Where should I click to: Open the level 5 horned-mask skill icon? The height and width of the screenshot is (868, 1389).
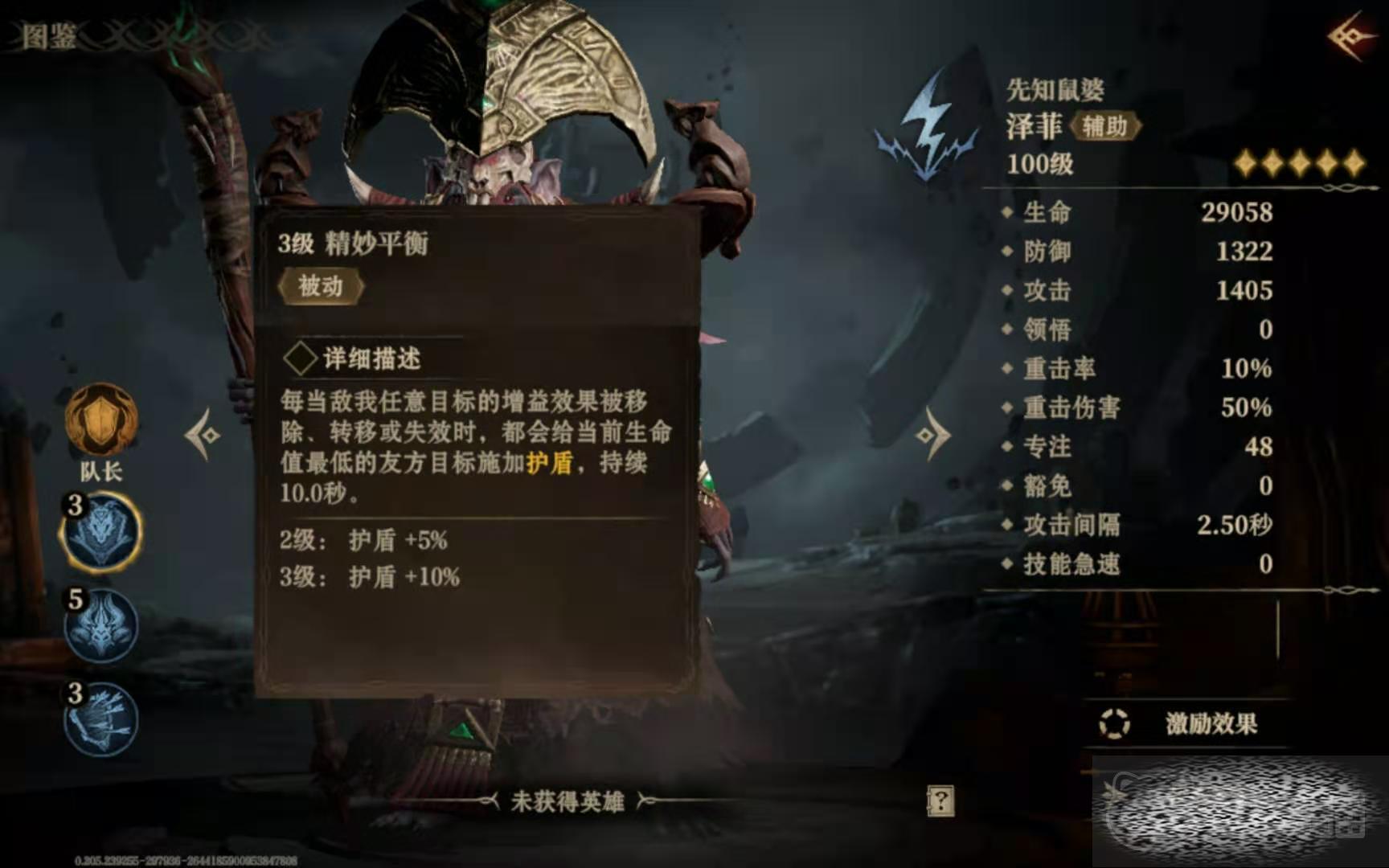101,626
